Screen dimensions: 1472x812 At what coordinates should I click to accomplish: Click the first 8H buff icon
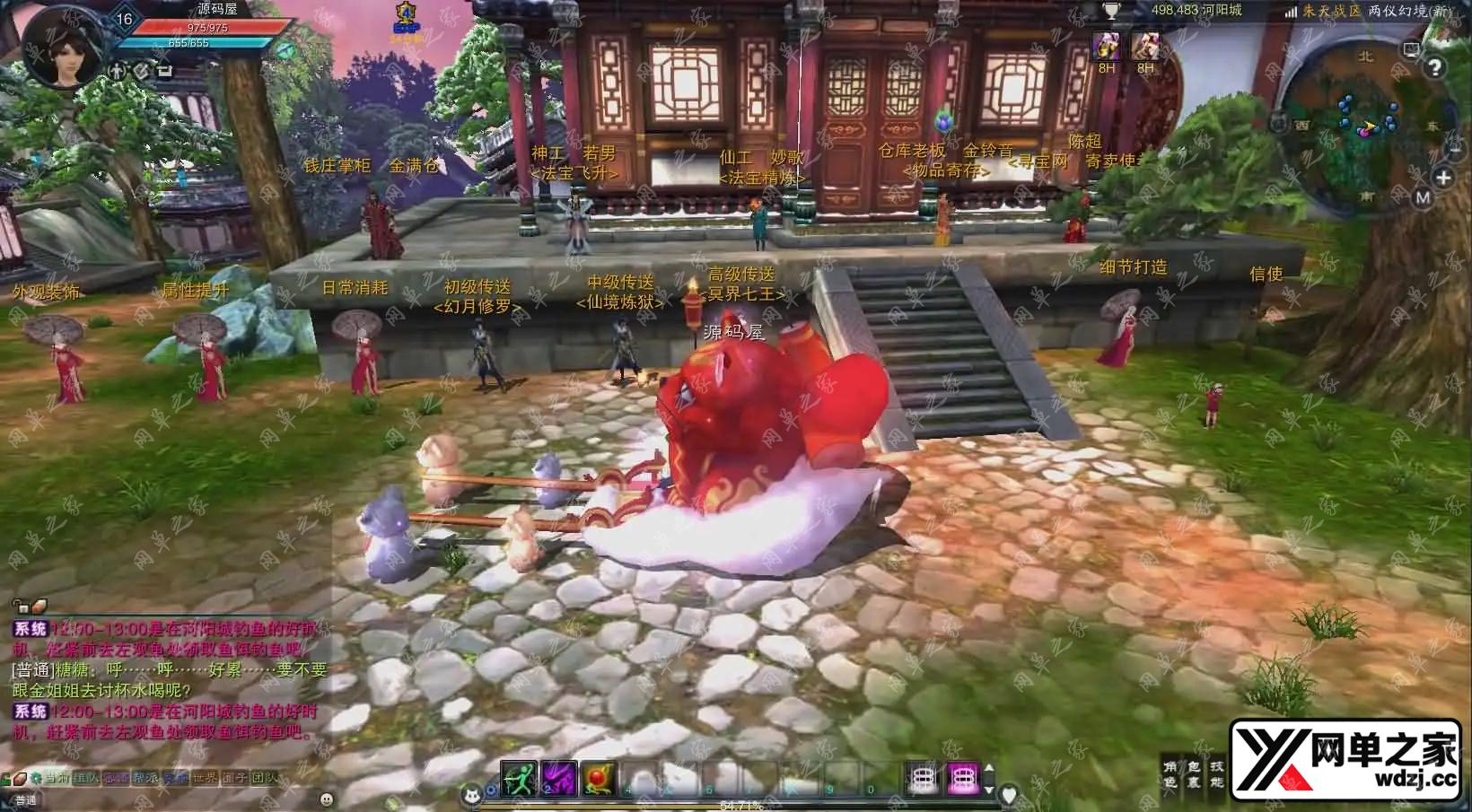point(1106,47)
